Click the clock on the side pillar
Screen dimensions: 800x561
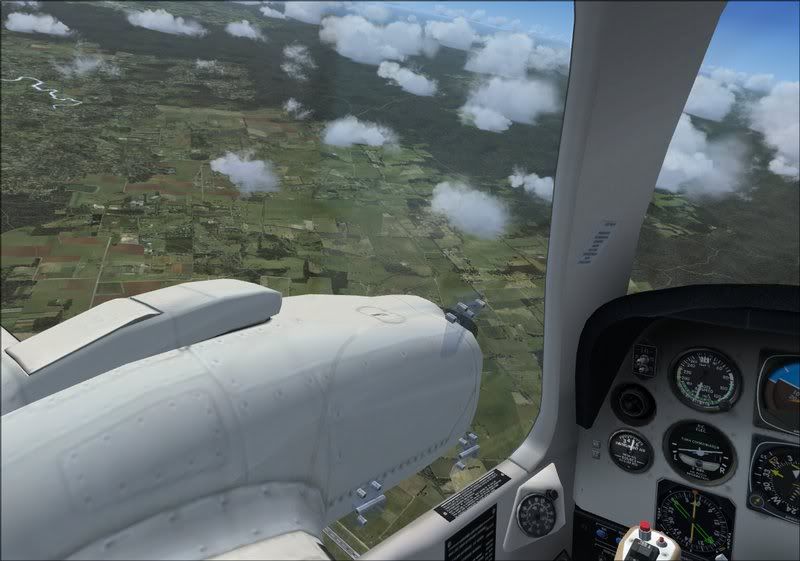(x=537, y=513)
